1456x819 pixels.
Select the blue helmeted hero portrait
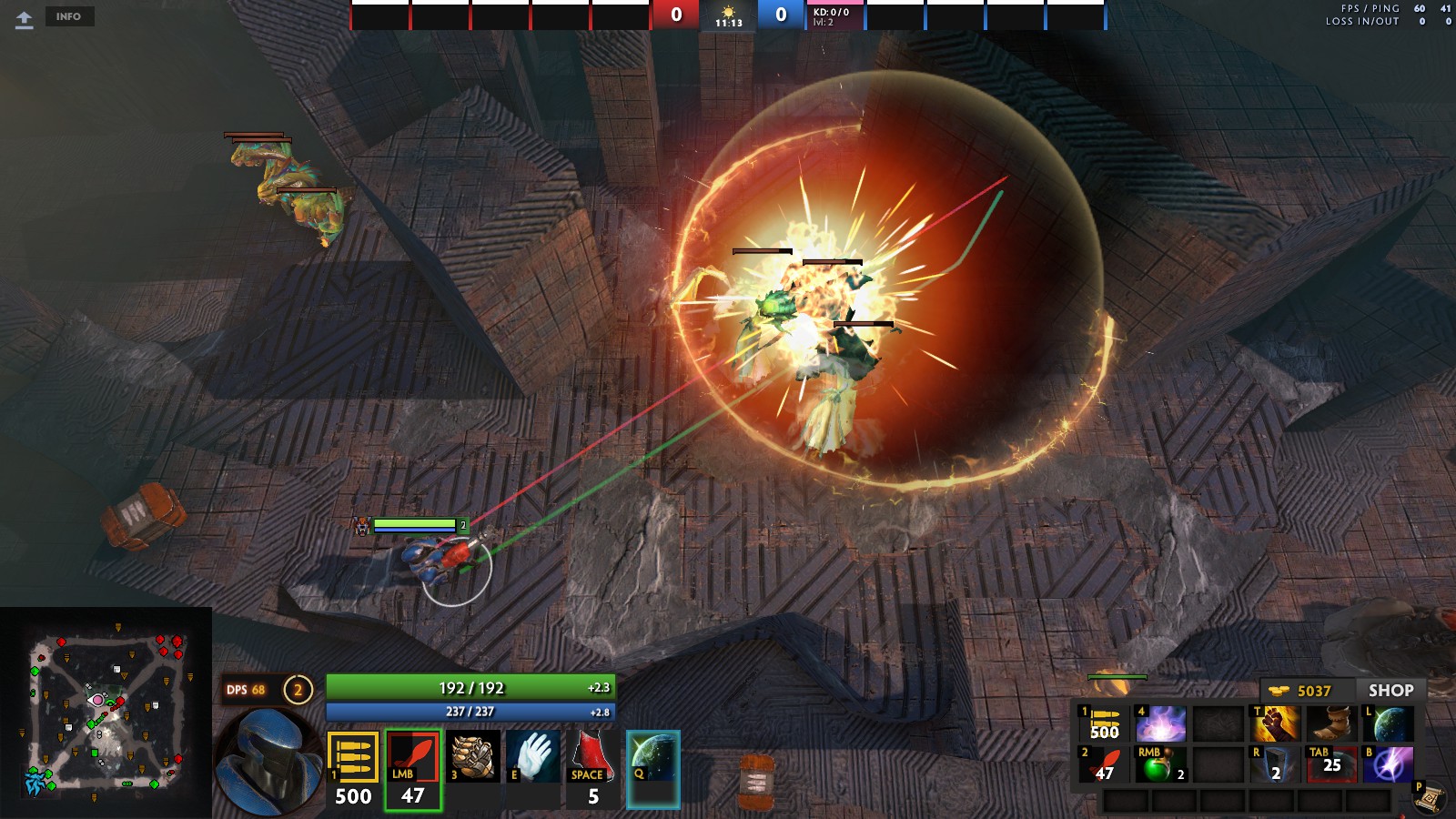267,763
